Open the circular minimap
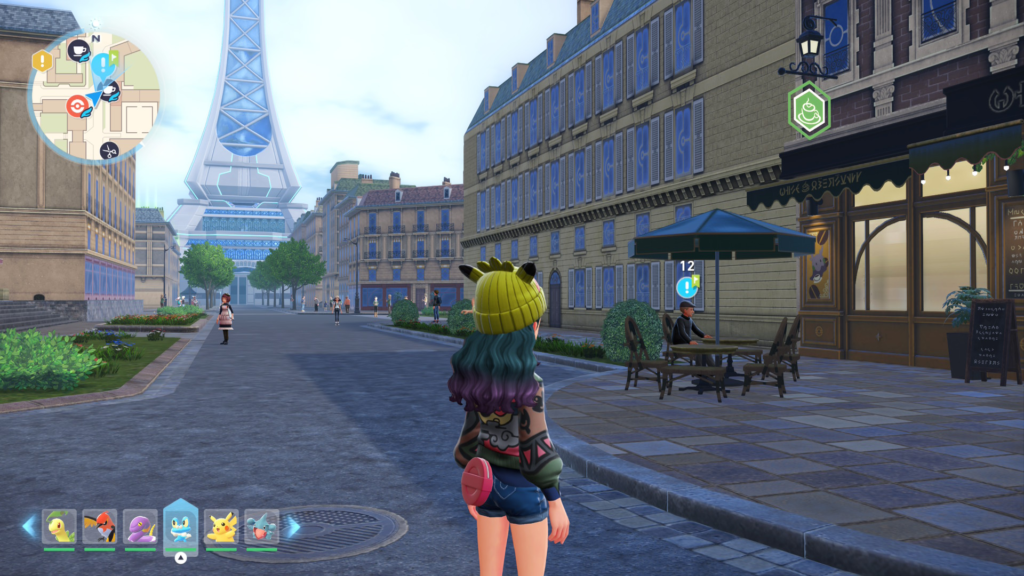The image size is (1024, 576). pyautogui.click(x=94, y=96)
